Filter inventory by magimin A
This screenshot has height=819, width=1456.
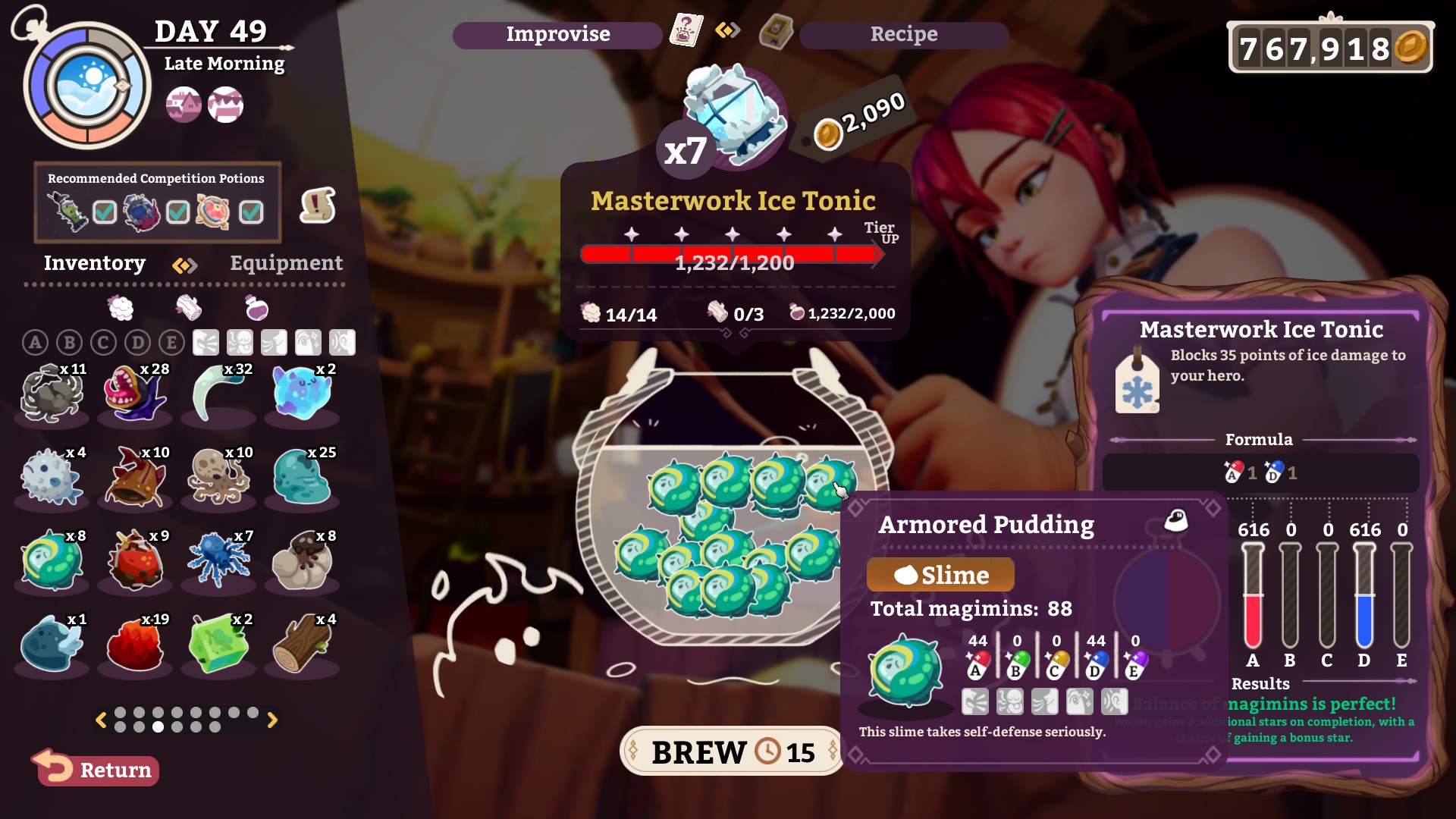(35, 343)
